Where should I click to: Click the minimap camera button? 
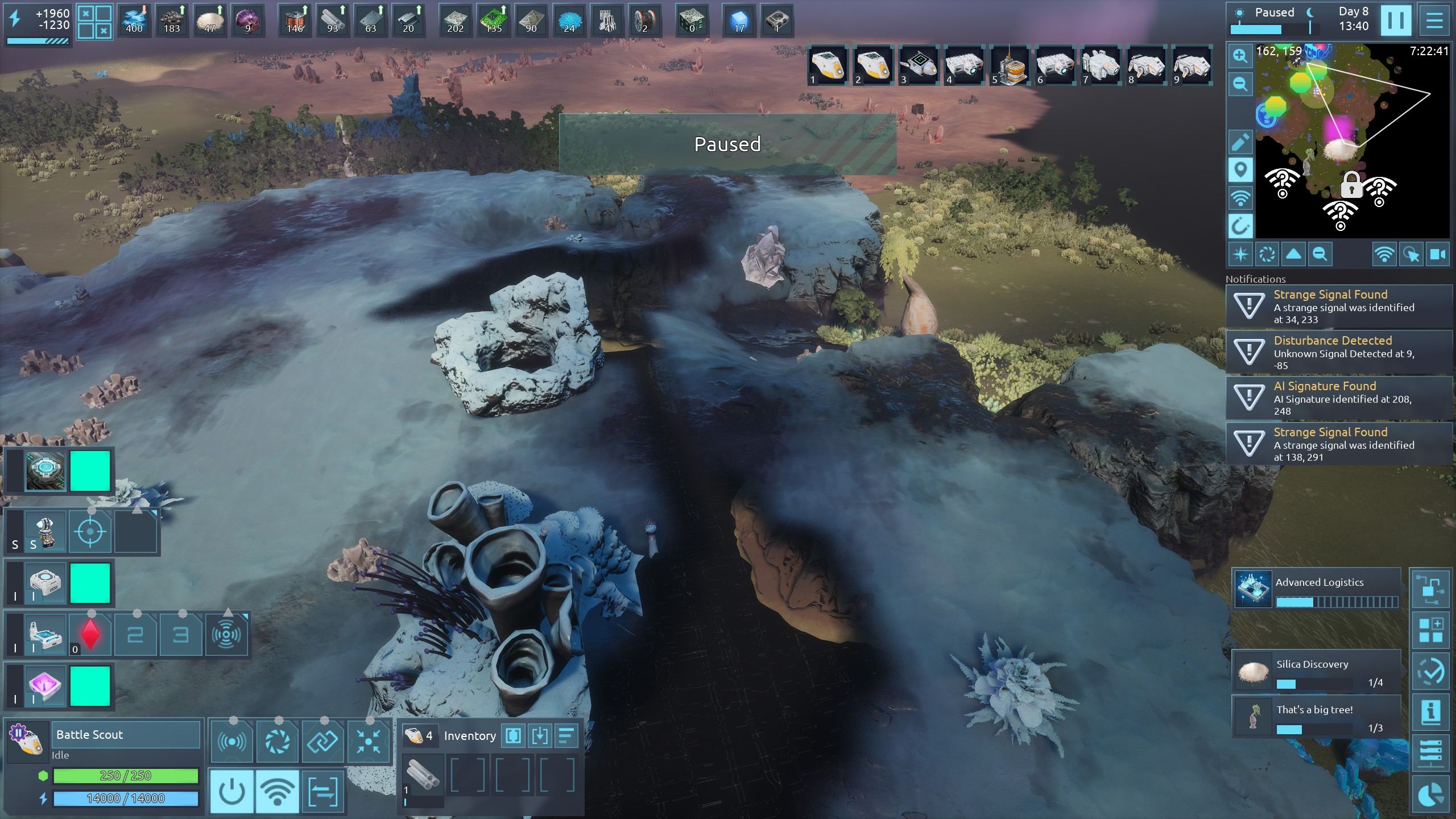[1438, 254]
